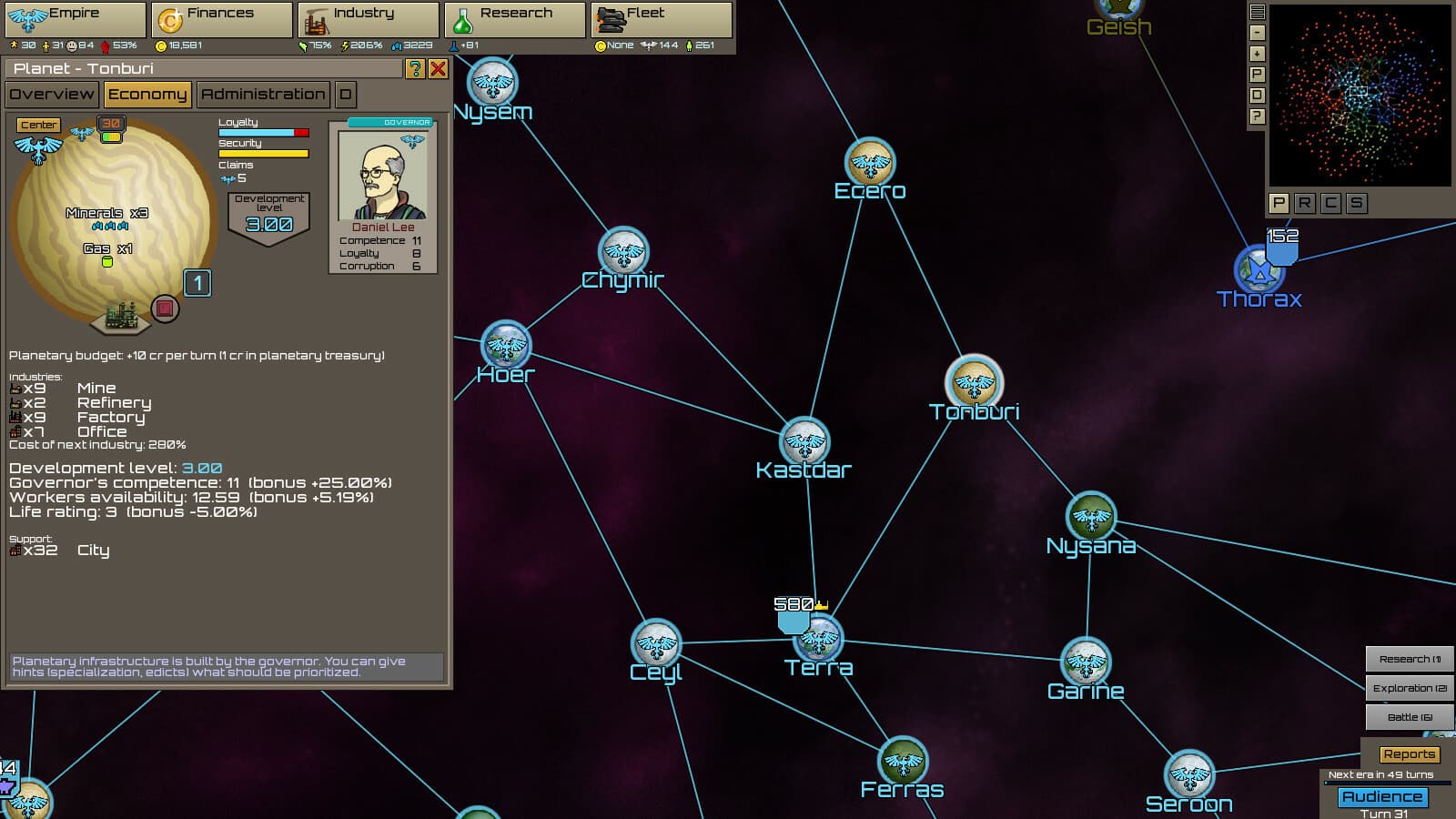Open the Administration tab

click(263, 94)
